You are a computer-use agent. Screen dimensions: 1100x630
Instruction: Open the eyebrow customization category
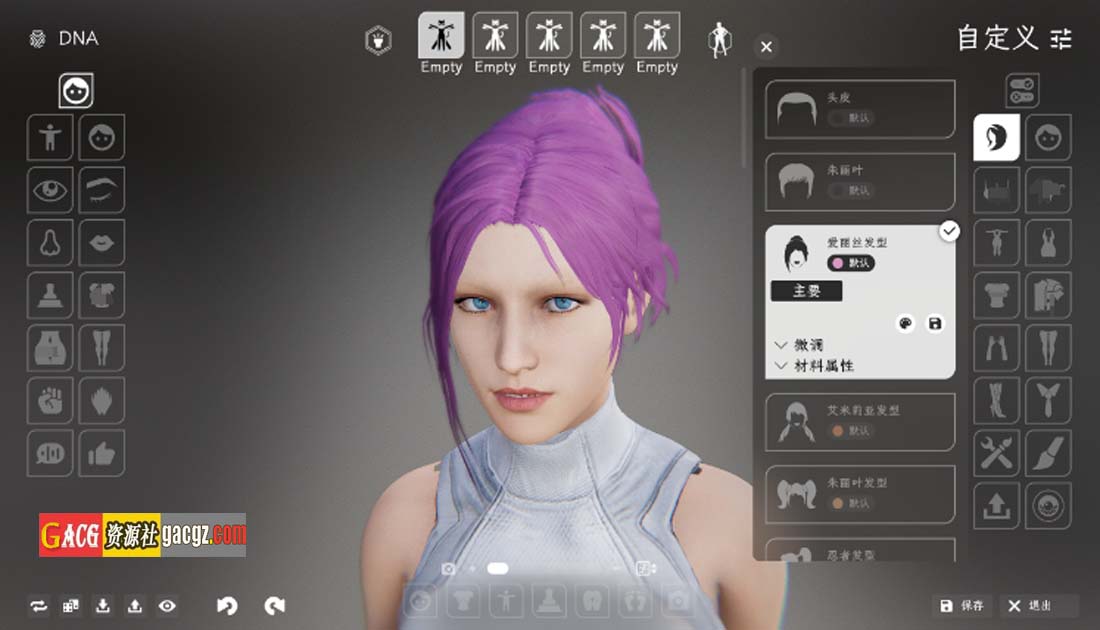[x=102, y=189]
